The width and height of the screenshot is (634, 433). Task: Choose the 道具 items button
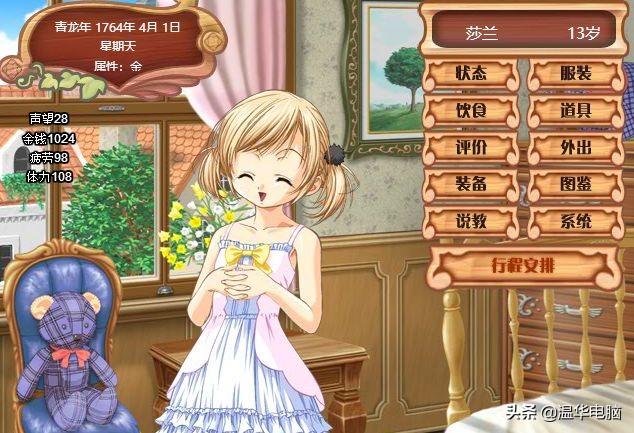574,111
